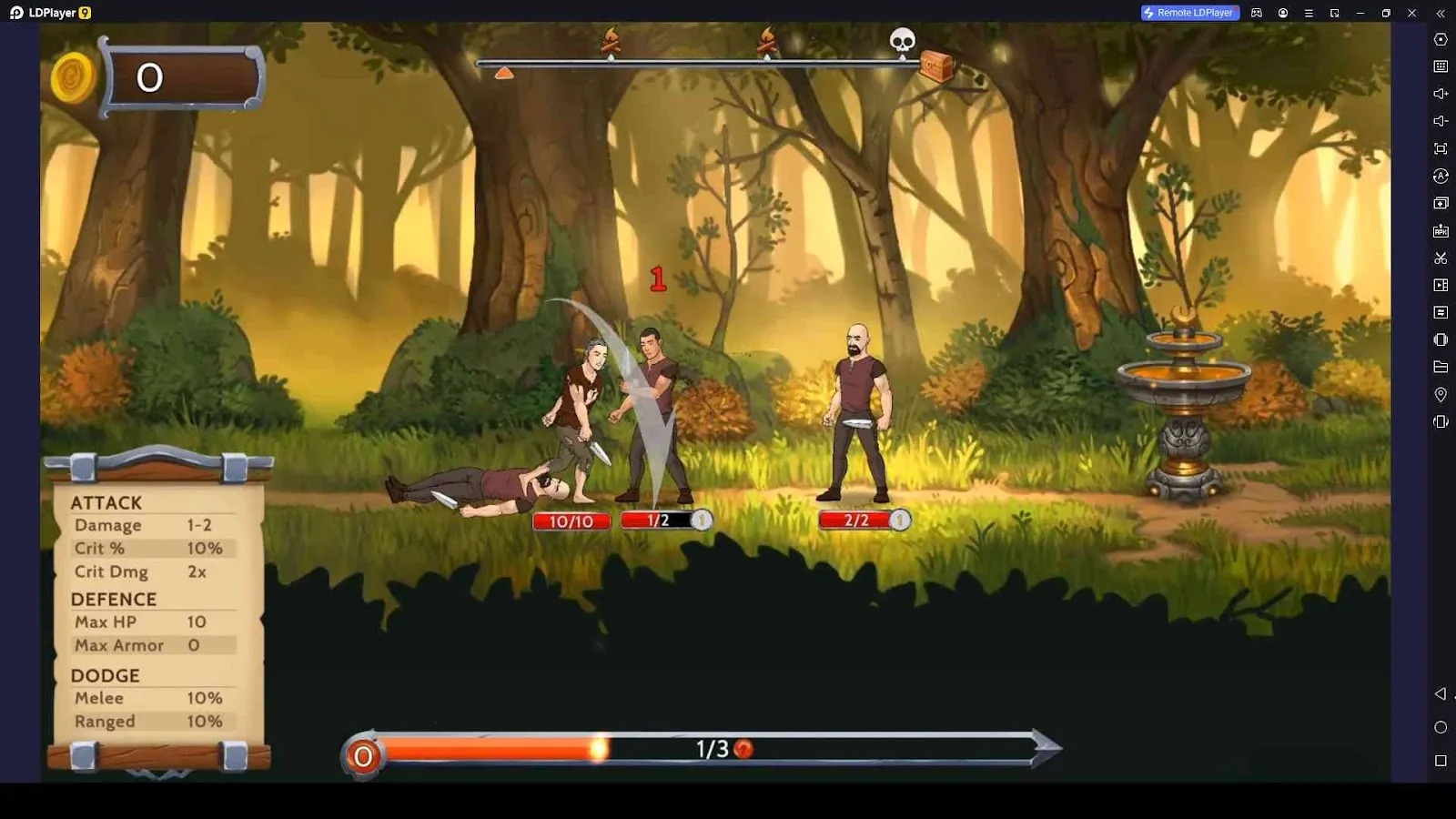
Task: Toggle fullscreen mode
Action: click(x=1441, y=148)
